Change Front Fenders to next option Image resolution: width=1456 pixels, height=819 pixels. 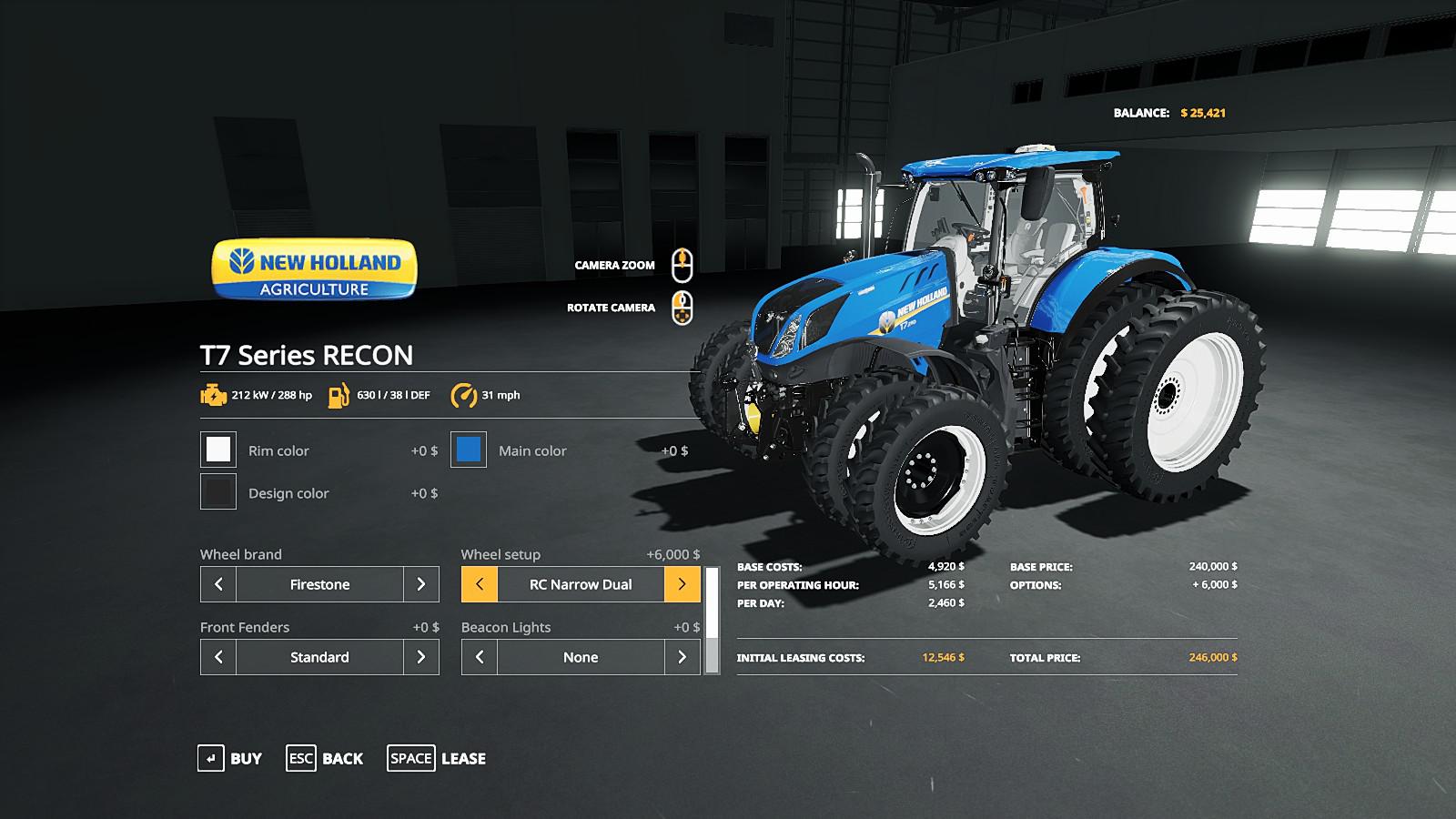coord(420,657)
